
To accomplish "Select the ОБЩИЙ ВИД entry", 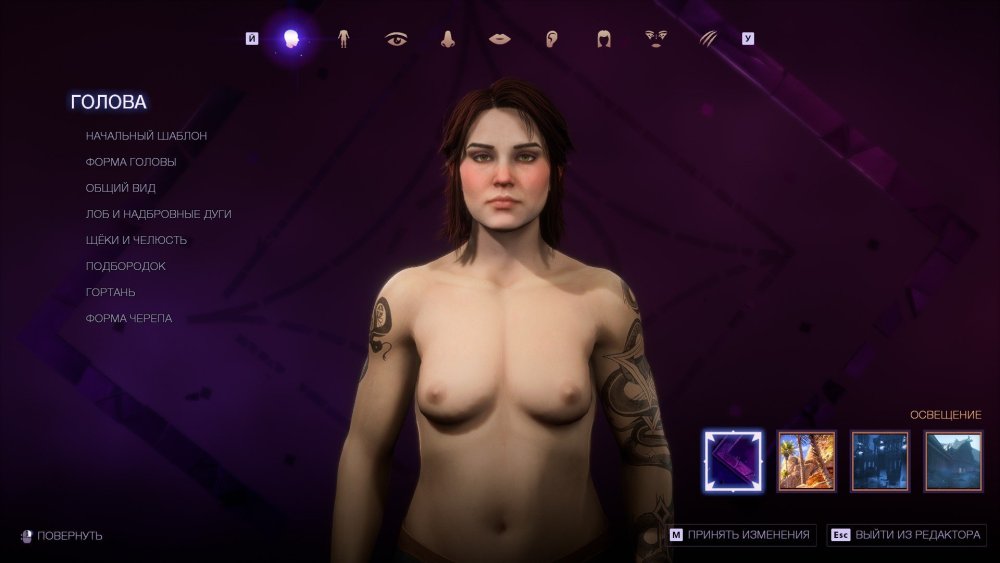I will 120,188.
